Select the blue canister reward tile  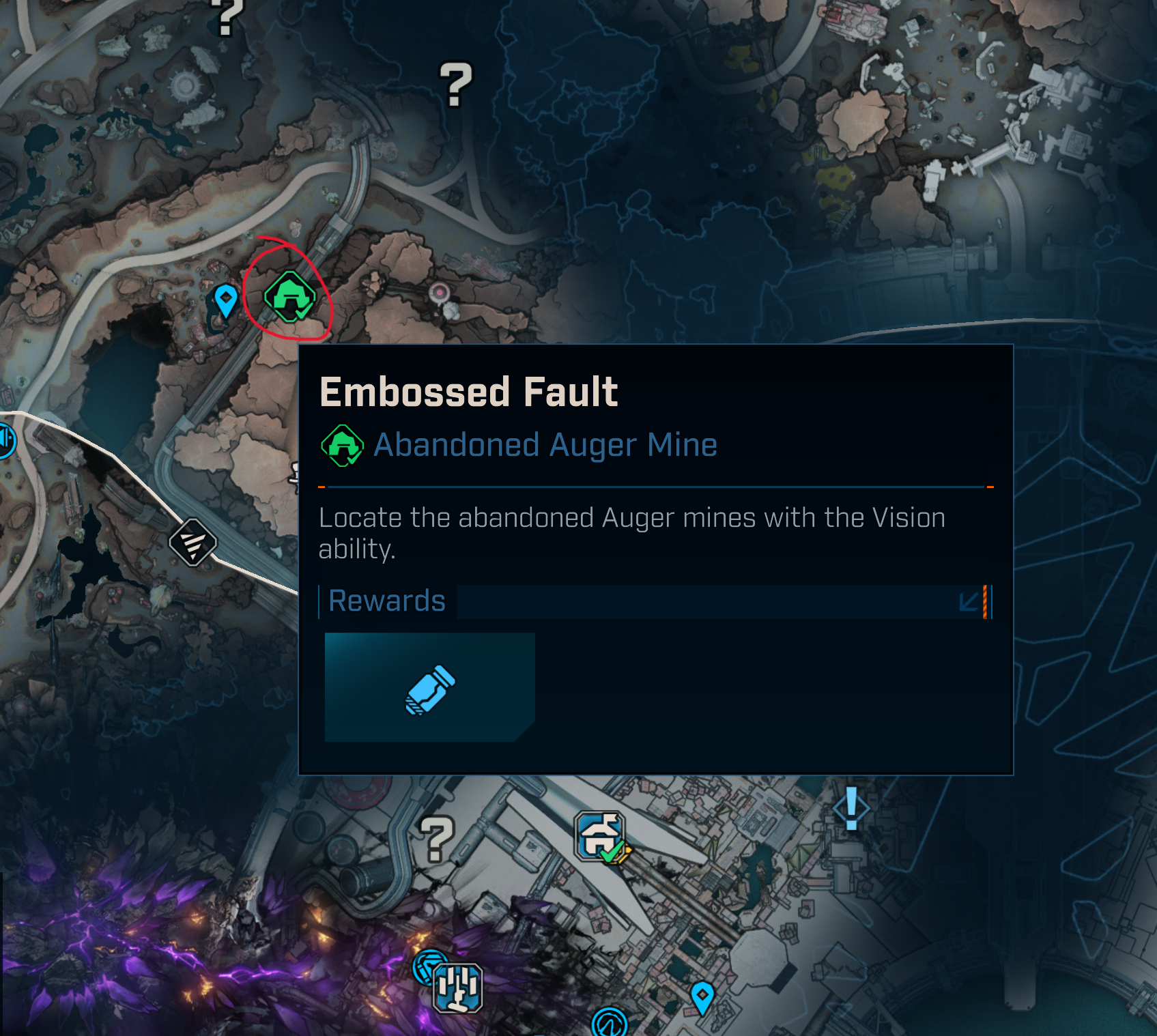coord(429,687)
